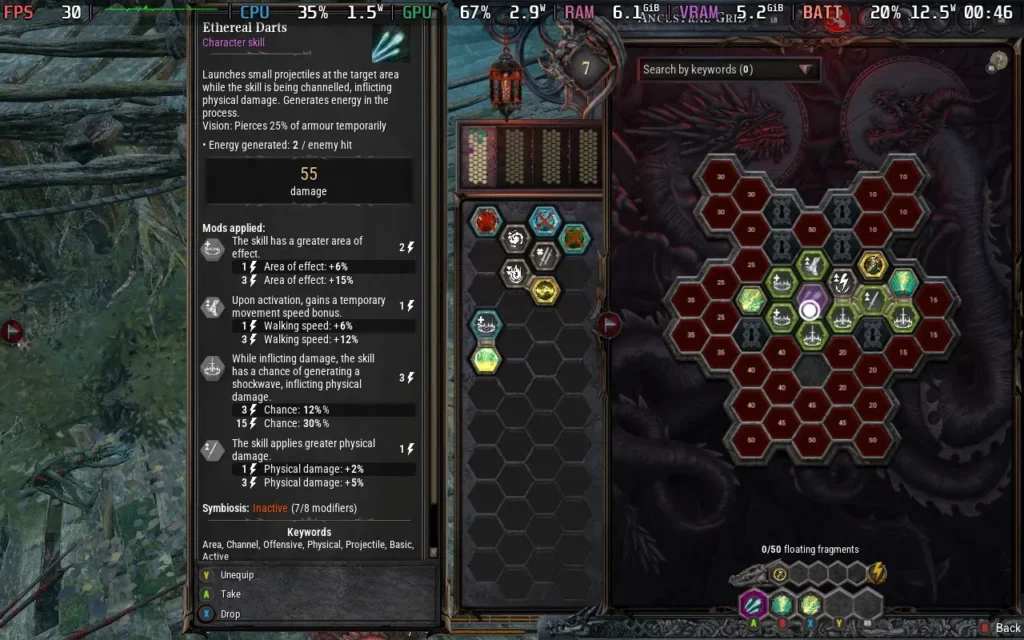Select the teal lightning skill bar slot
The image size is (1024, 640).
tap(781, 604)
